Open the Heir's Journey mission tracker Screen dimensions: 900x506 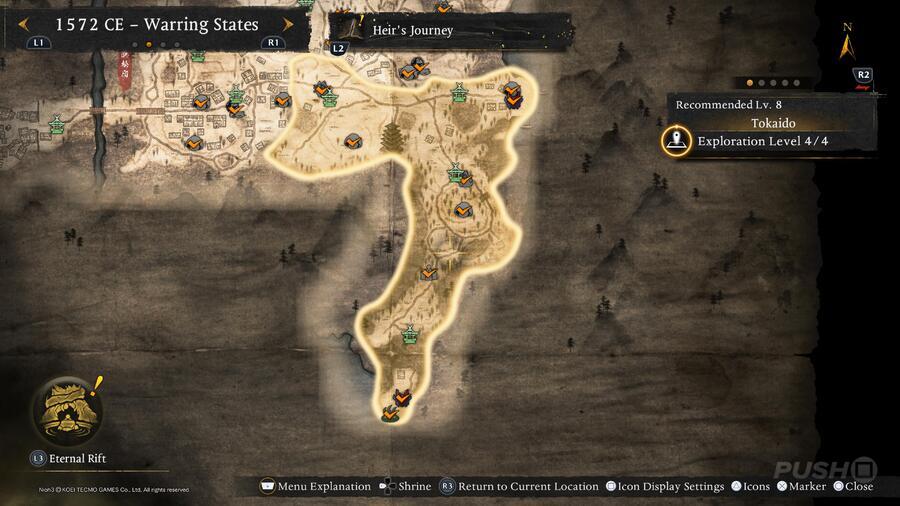pos(411,30)
